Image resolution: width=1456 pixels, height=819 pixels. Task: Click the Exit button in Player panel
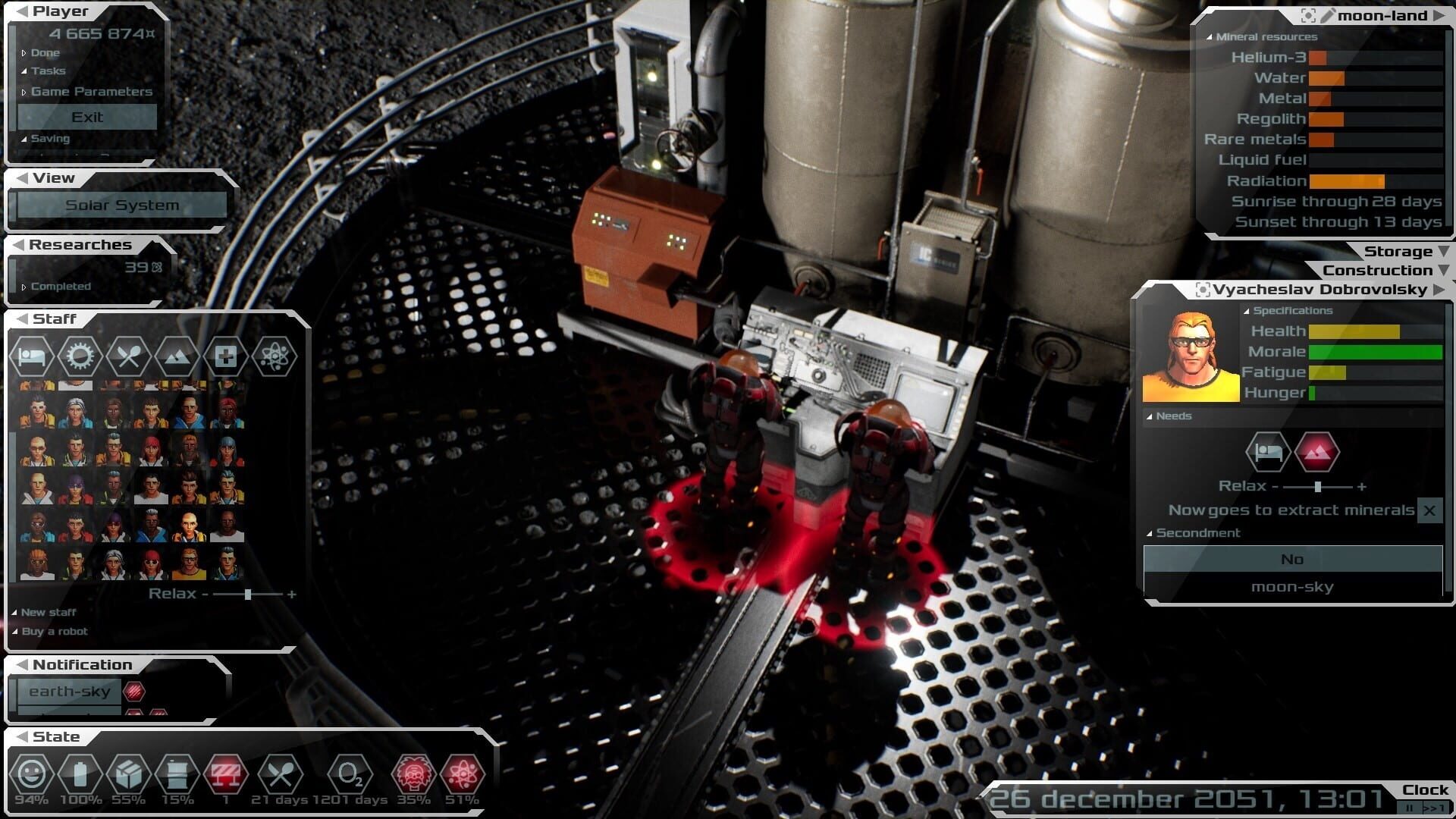tap(87, 117)
